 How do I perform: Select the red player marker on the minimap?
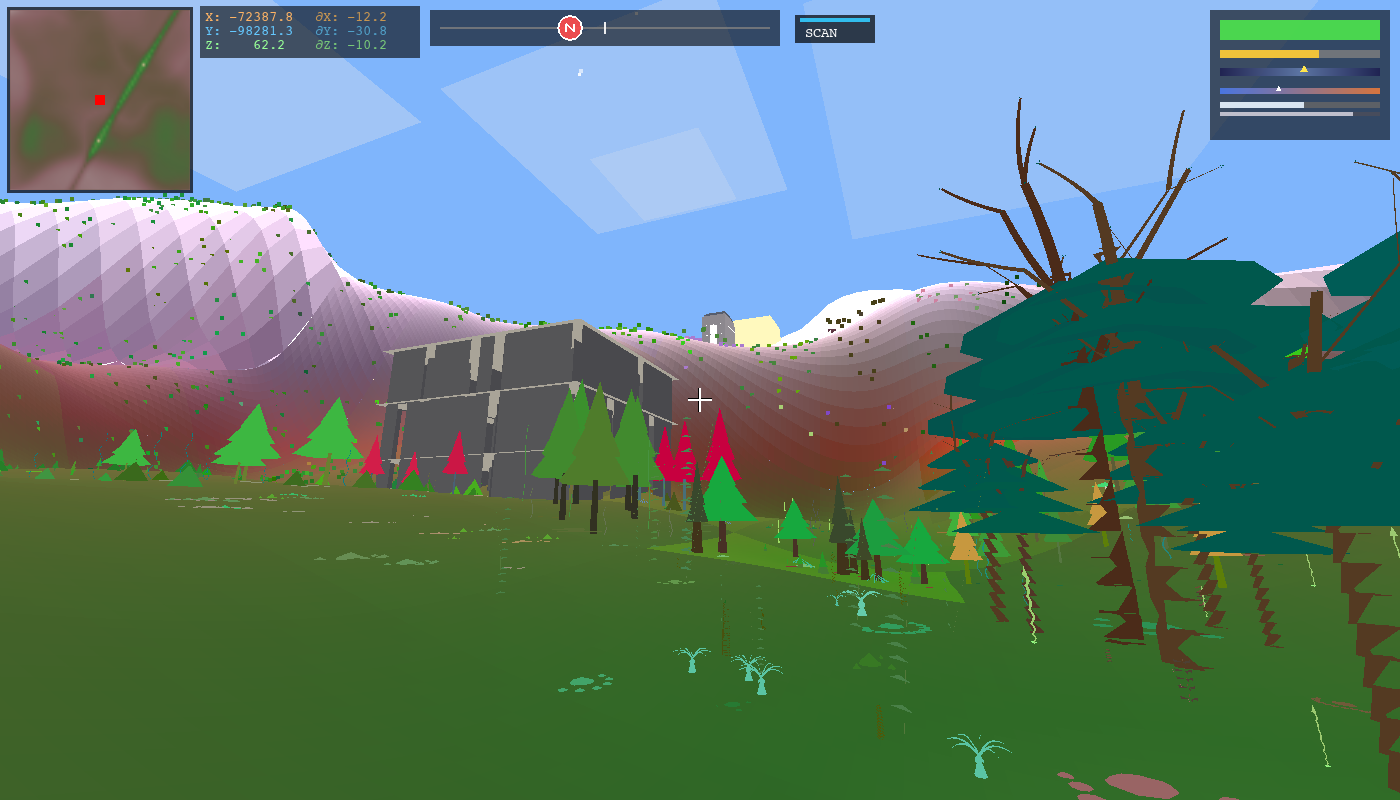(99, 100)
